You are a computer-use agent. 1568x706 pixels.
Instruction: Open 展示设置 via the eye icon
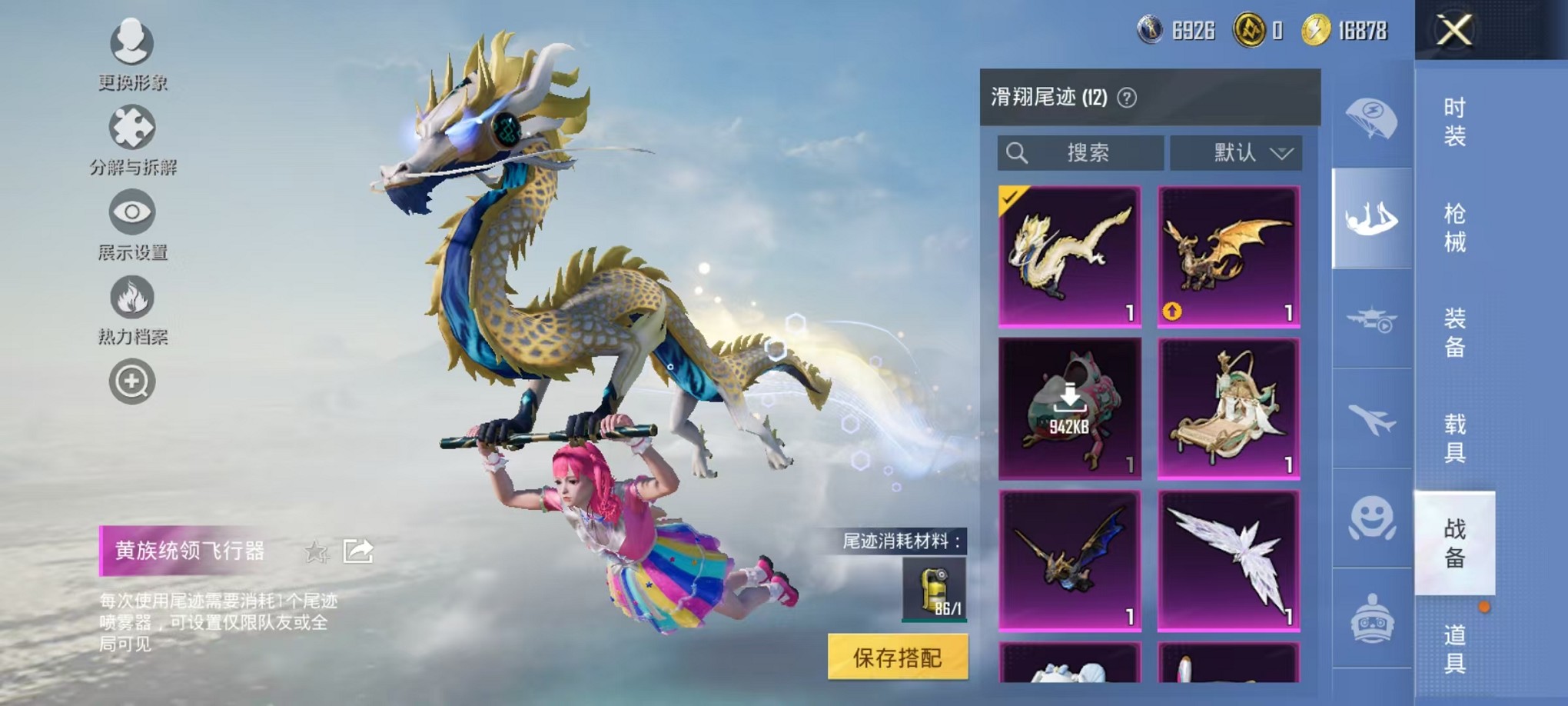click(x=131, y=213)
